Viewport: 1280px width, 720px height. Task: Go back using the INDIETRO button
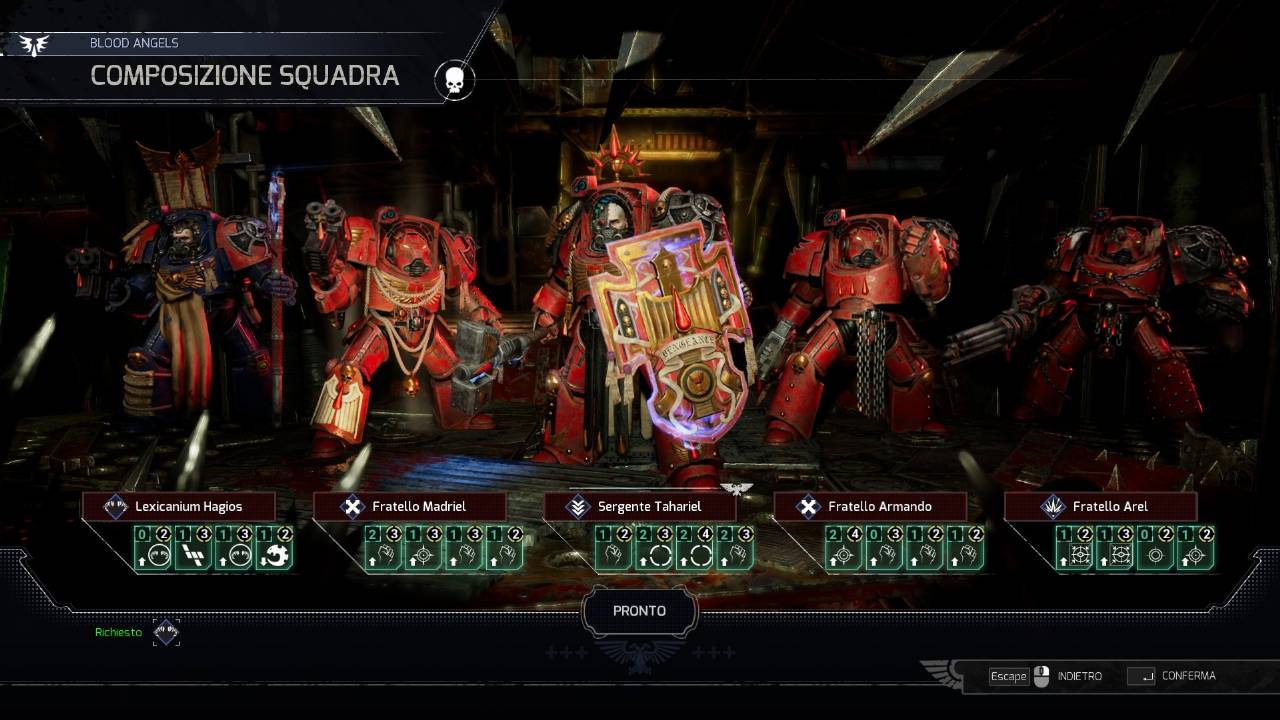1078,676
